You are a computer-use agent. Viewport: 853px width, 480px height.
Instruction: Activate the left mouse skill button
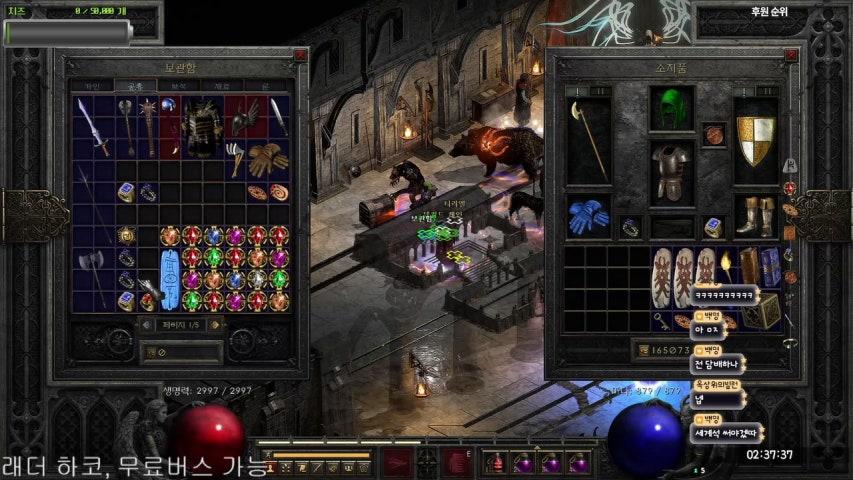[x=399, y=463]
